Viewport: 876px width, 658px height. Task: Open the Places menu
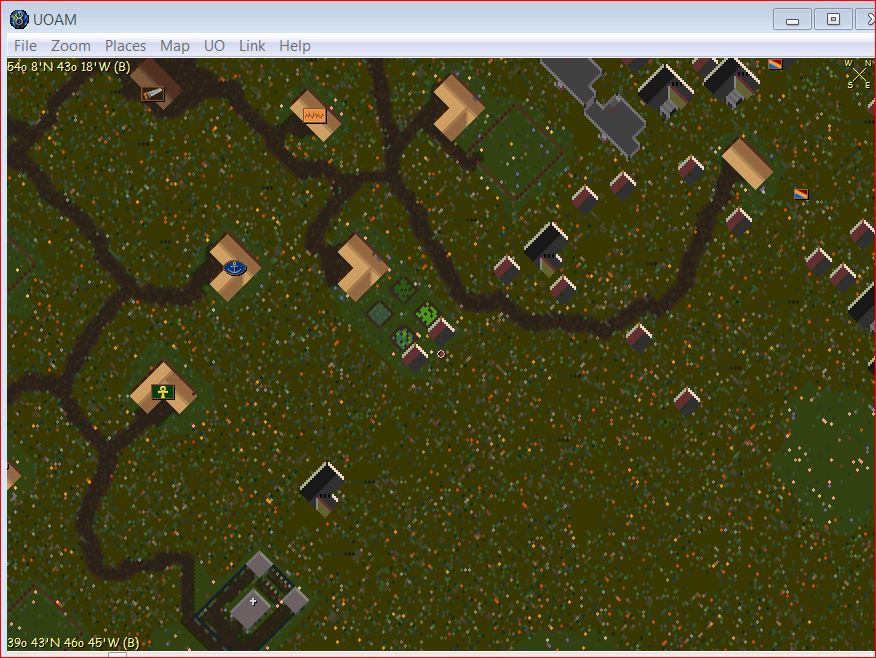(x=125, y=46)
